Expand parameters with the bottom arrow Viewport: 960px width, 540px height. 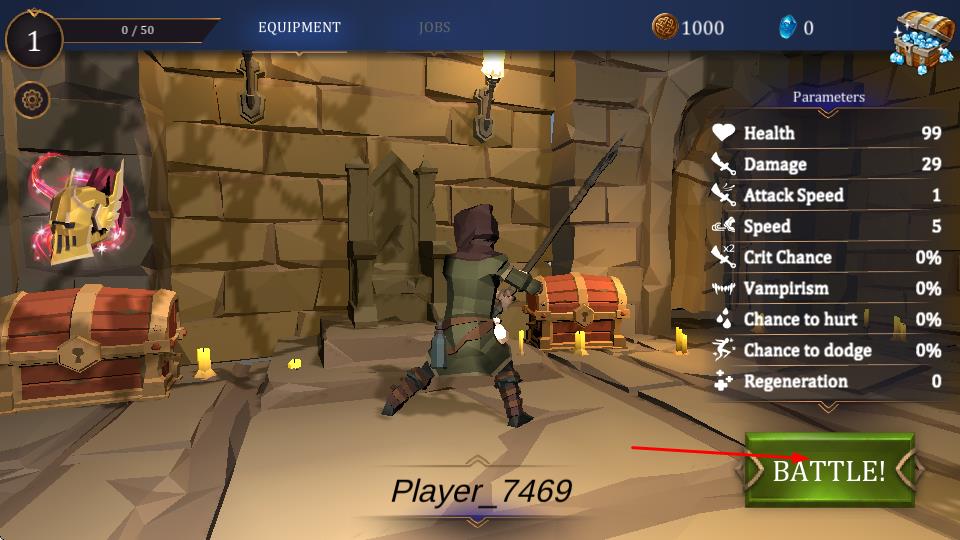[827, 406]
